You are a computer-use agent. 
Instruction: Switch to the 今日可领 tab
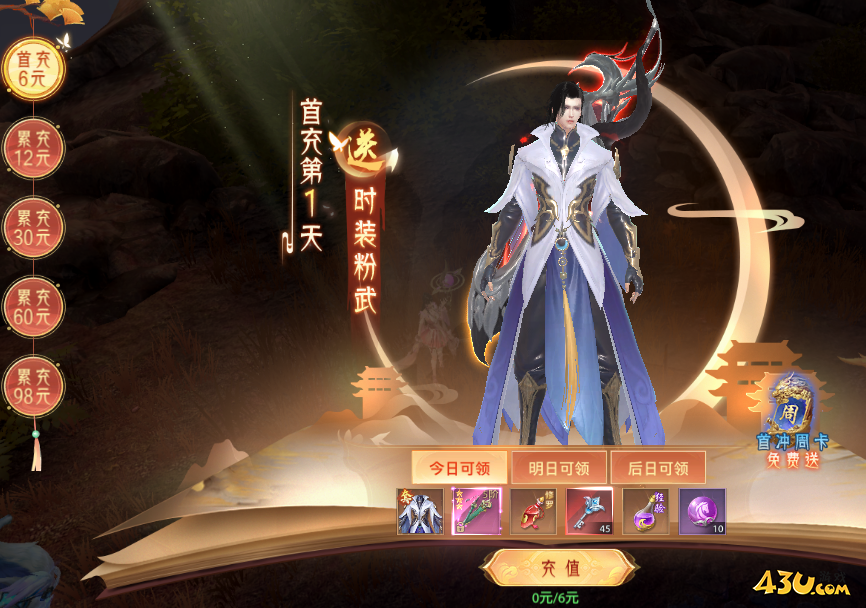459,467
